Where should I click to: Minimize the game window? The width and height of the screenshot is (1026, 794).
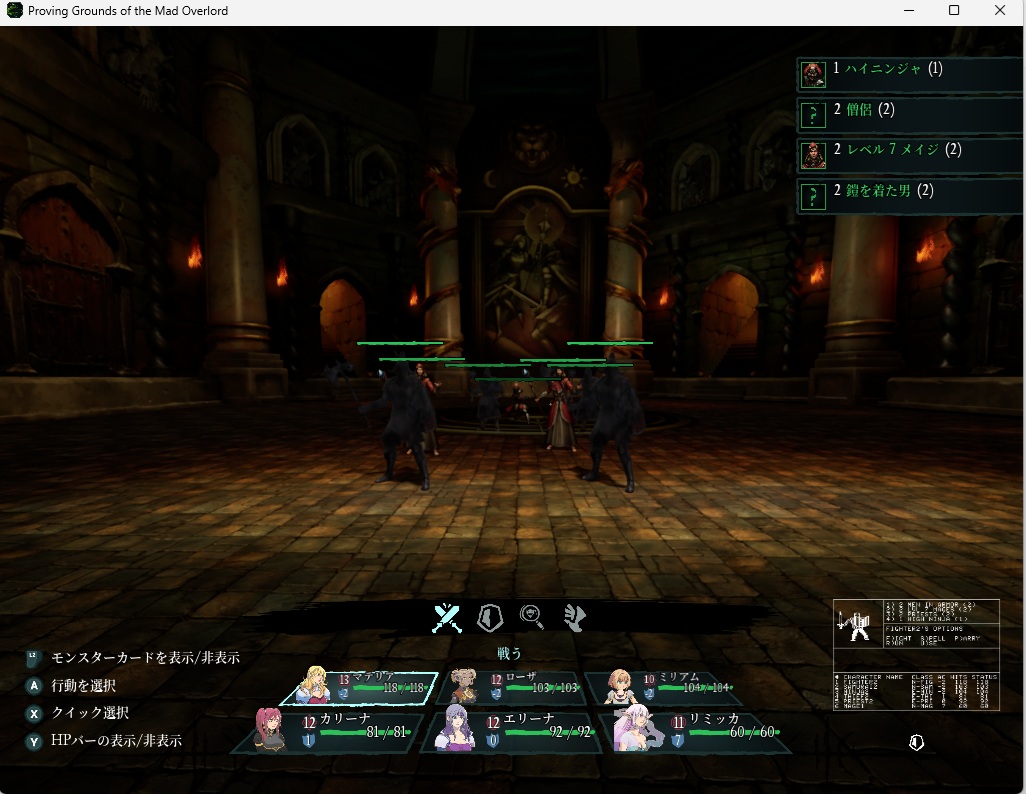907,11
